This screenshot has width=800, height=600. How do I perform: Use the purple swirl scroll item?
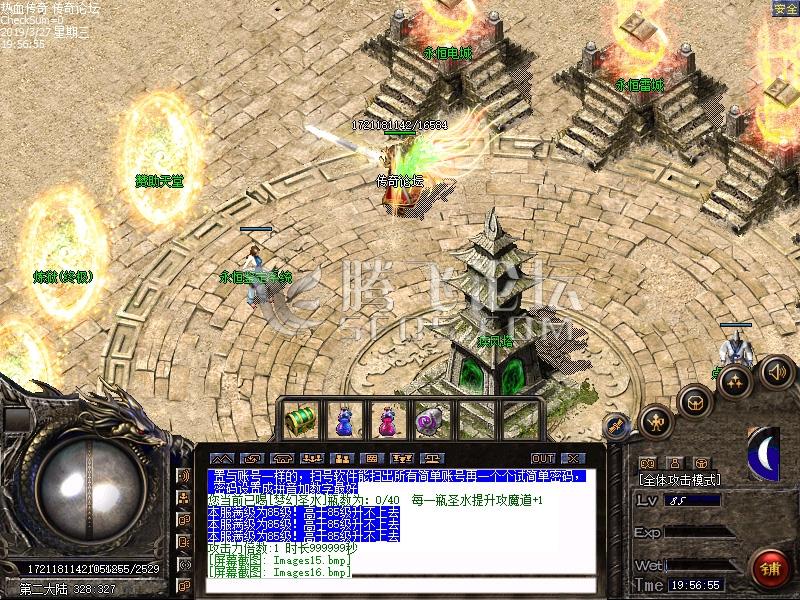pos(431,419)
